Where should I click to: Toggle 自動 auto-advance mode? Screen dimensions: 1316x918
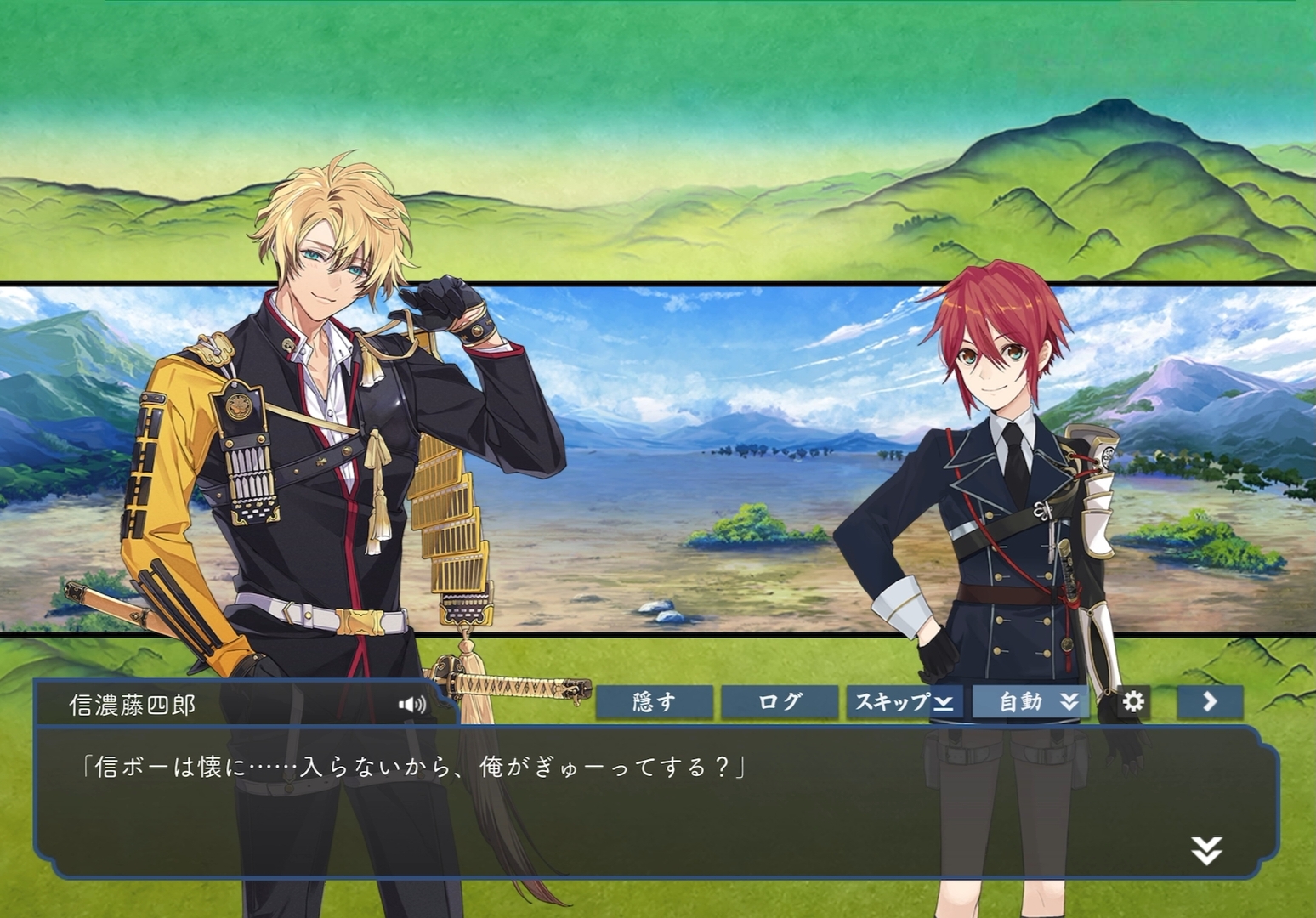click(1030, 702)
